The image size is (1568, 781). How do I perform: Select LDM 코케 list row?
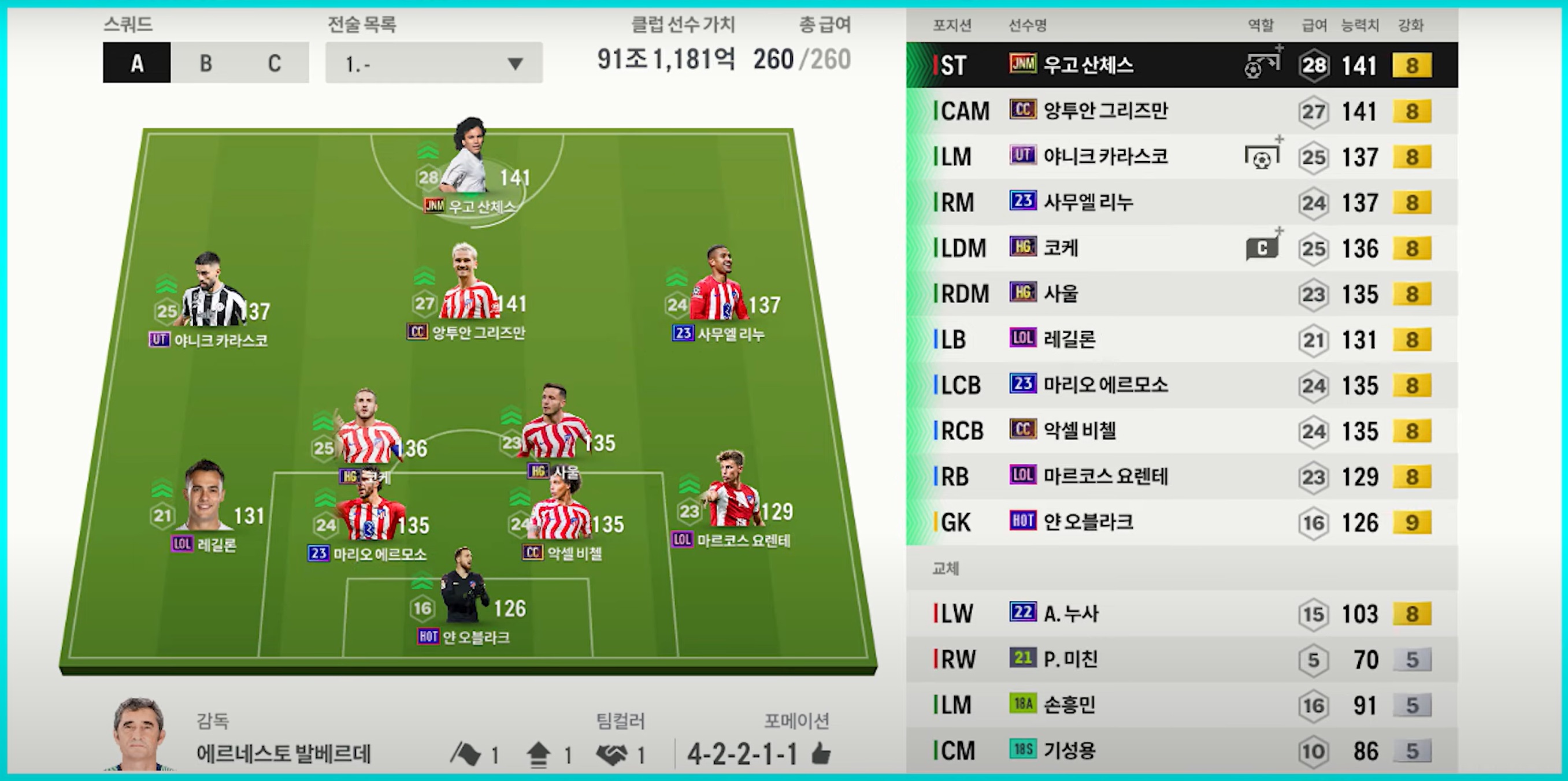(x=1181, y=248)
